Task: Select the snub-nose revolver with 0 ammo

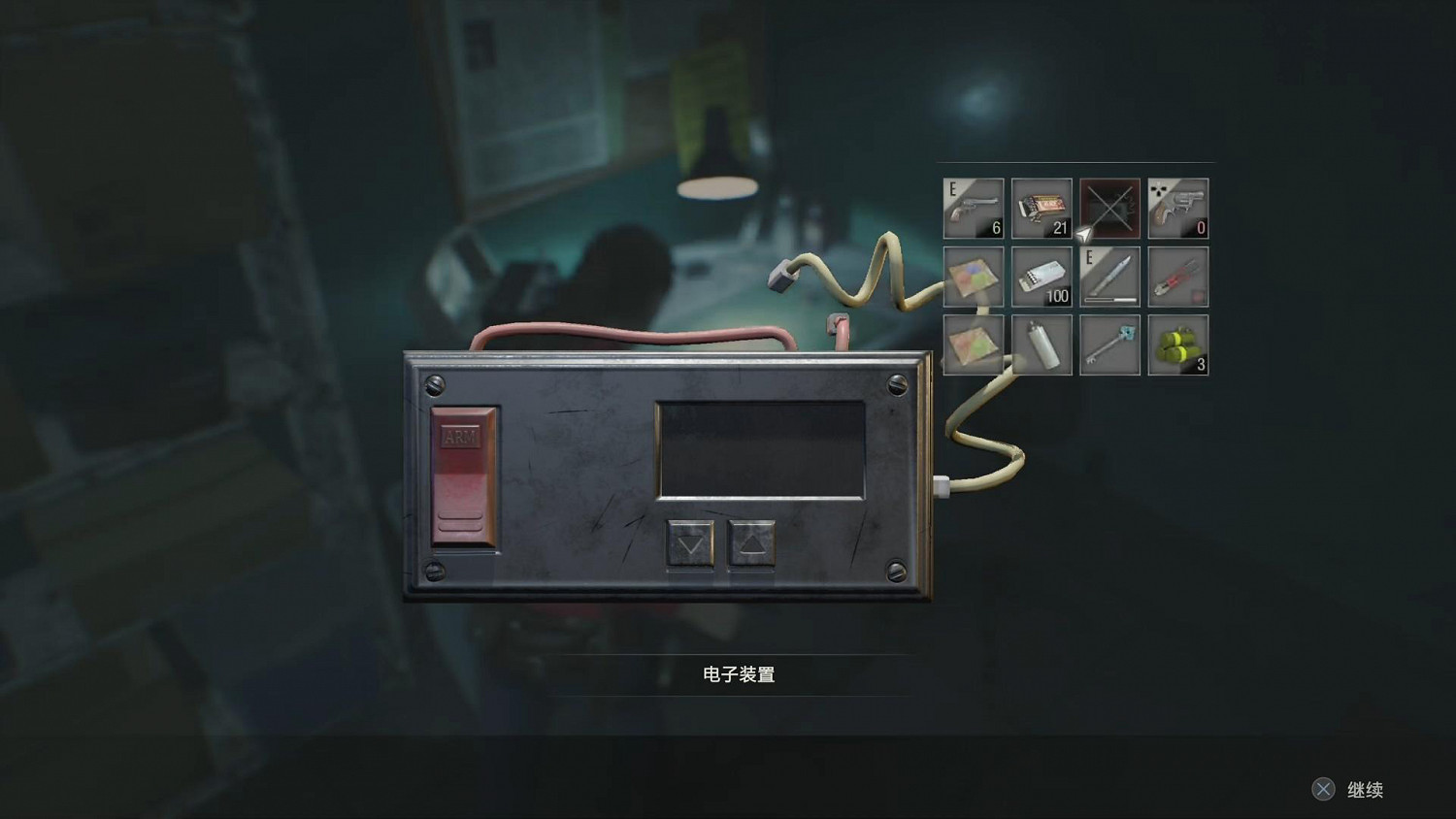Action: tap(1177, 209)
